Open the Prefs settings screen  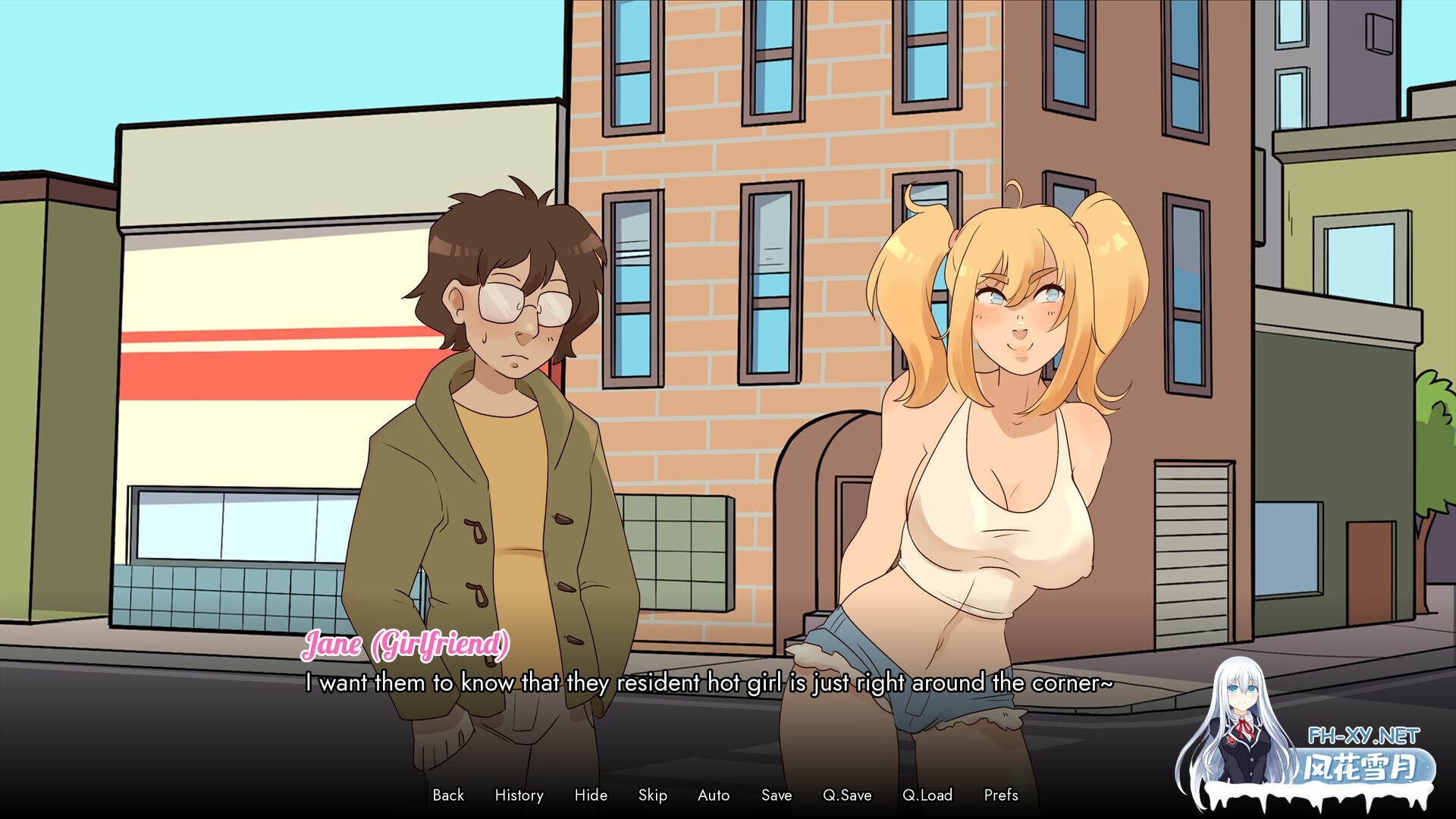pyautogui.click(x=1002, y=795)
